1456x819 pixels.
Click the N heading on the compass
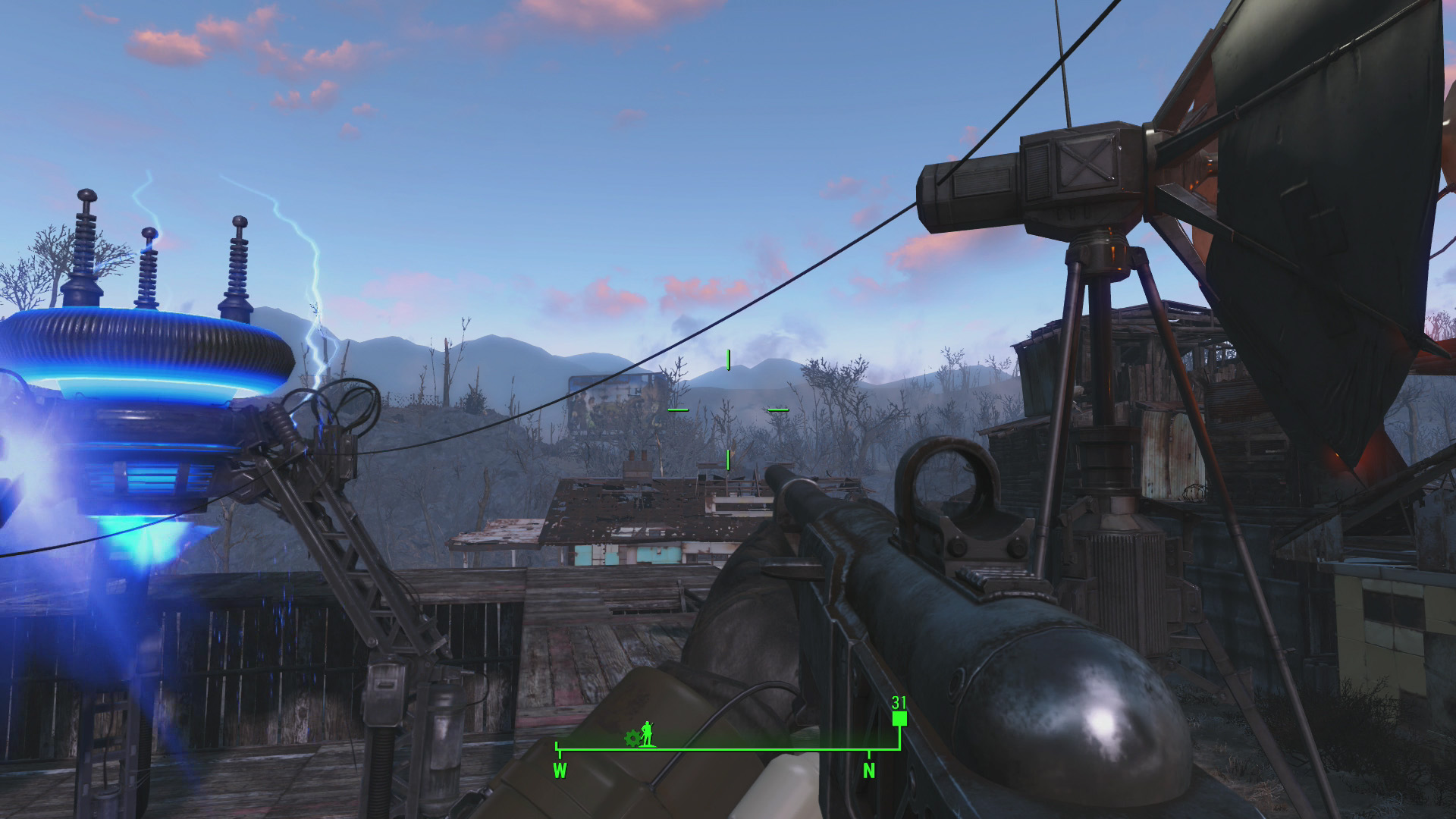(869, 770)
